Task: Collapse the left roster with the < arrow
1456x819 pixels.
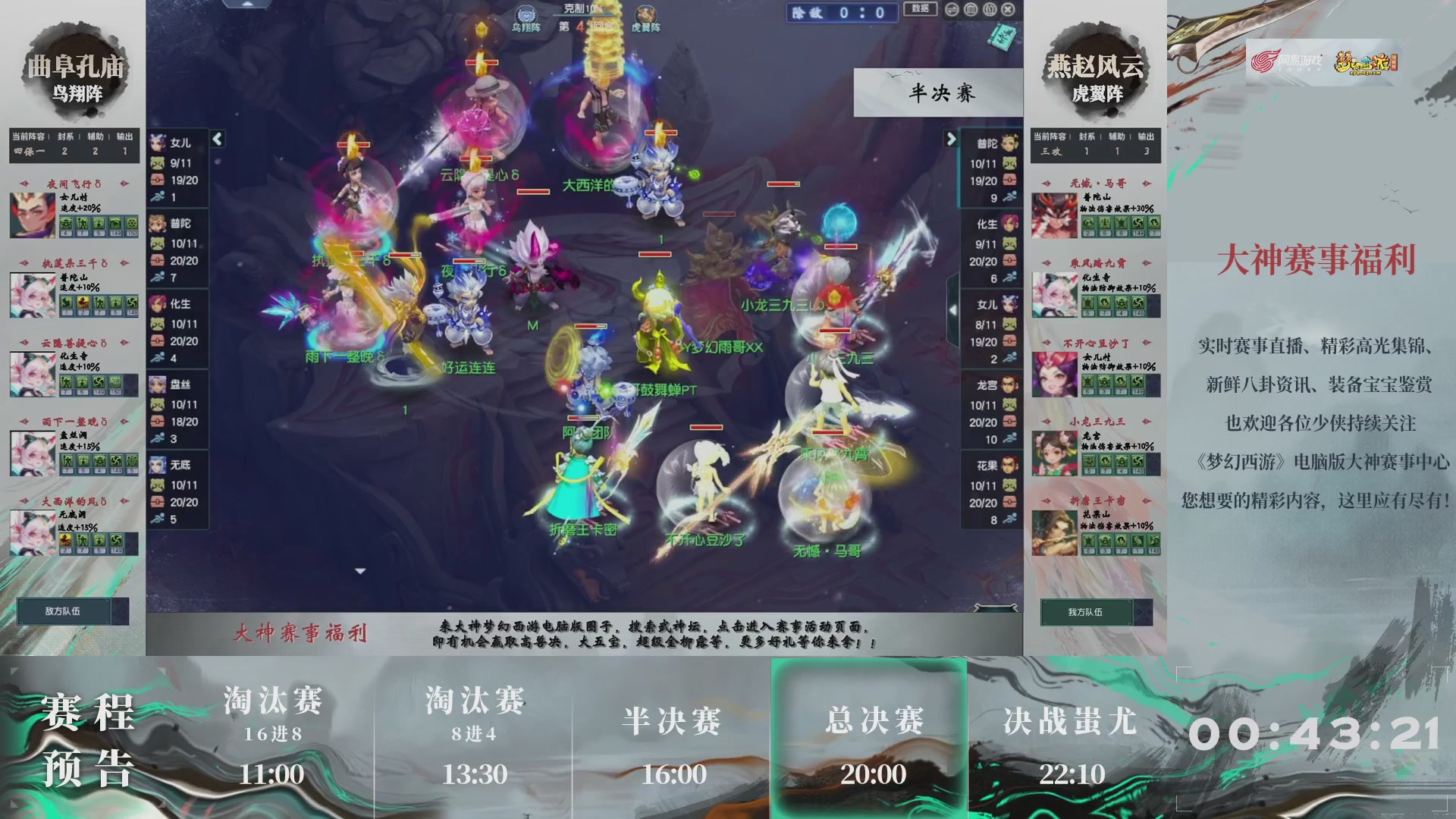Action: (216, 140)
